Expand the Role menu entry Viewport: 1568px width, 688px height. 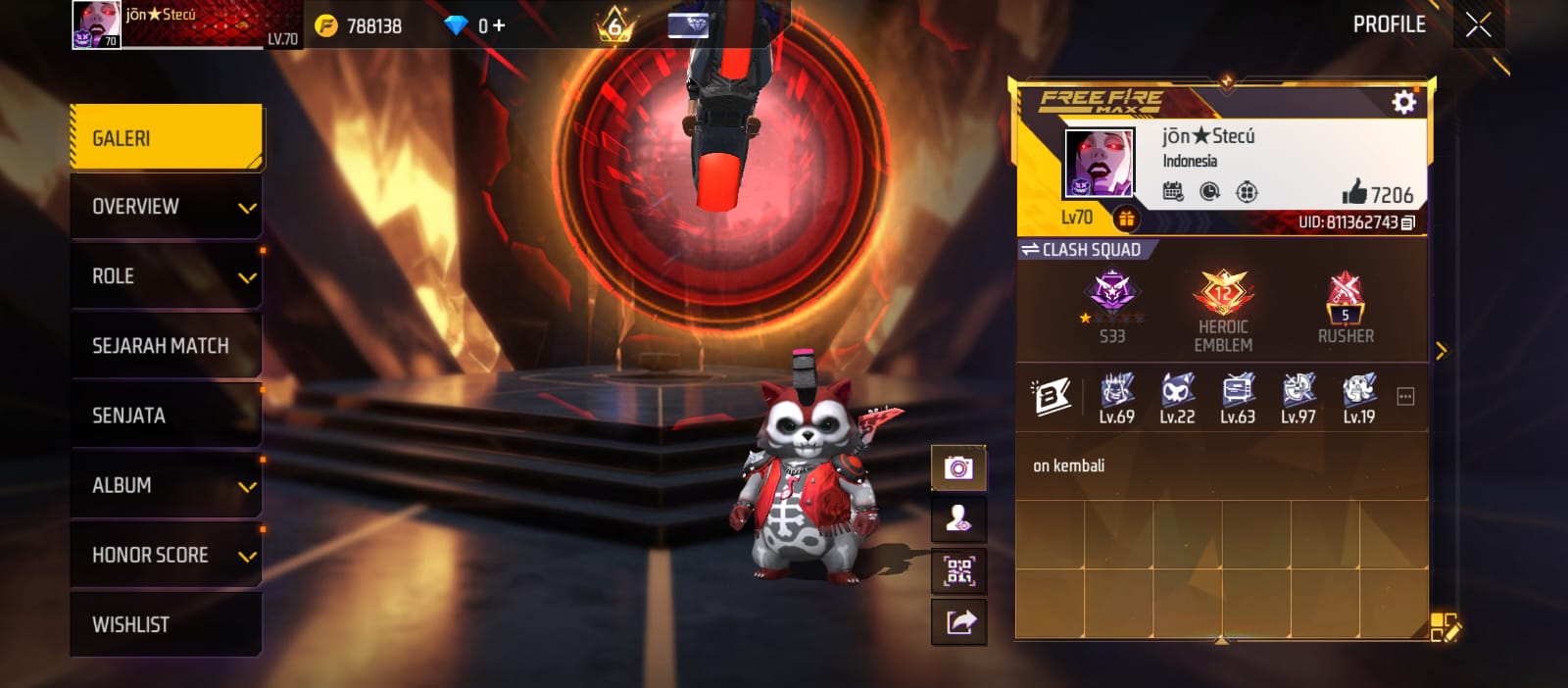click(x=166, y=276)
